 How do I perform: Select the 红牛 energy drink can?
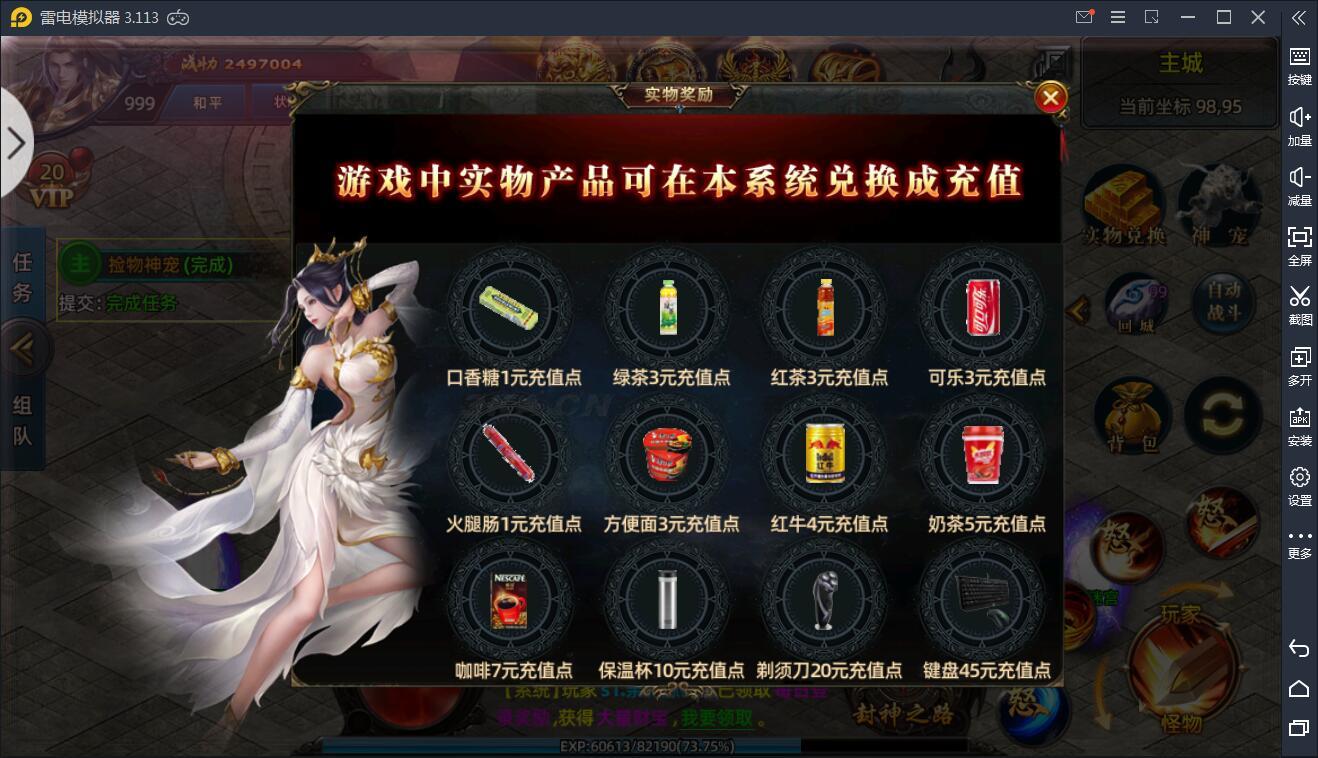coord(825,455)
